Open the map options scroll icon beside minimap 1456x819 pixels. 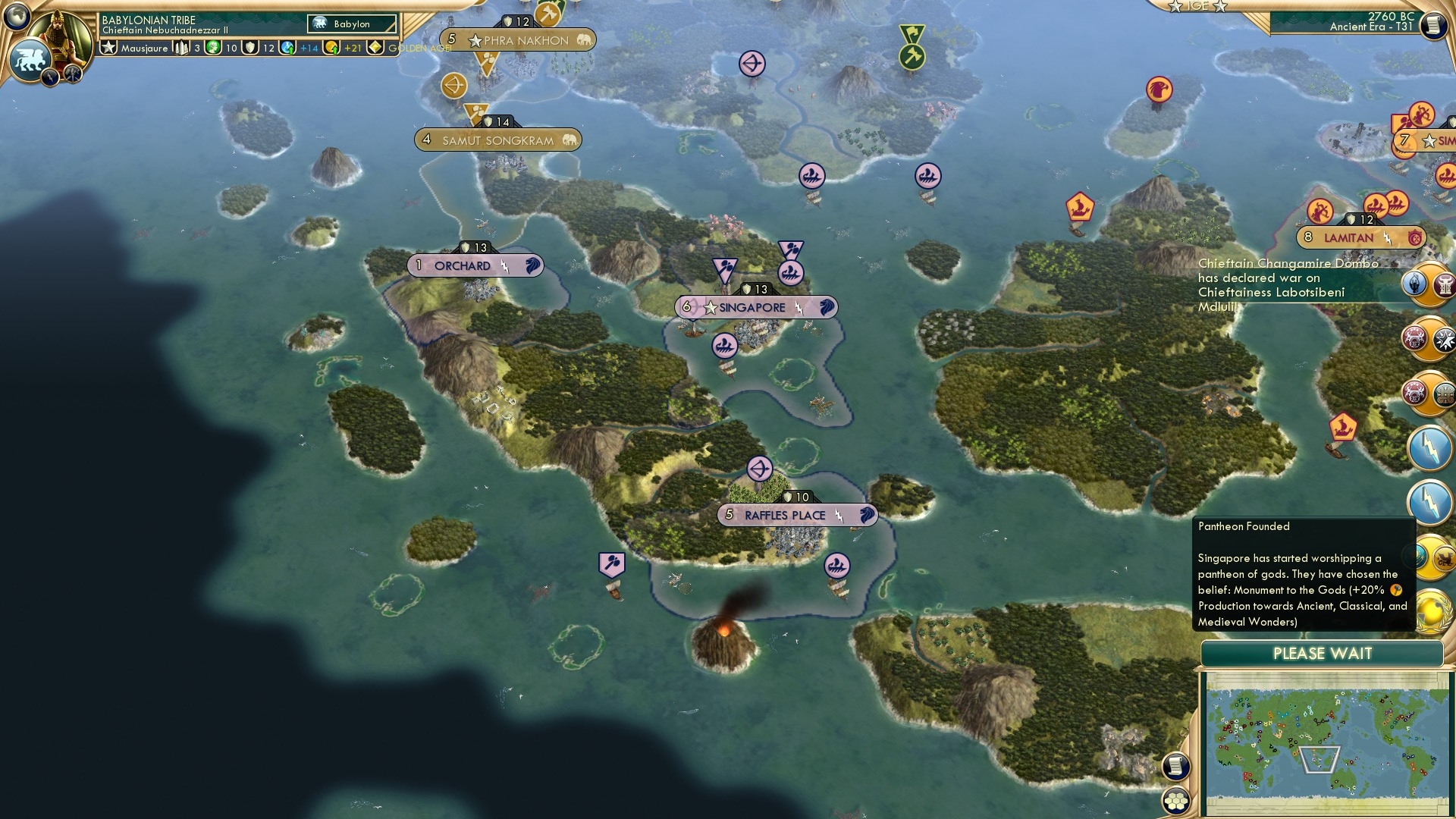[1175, 764]
